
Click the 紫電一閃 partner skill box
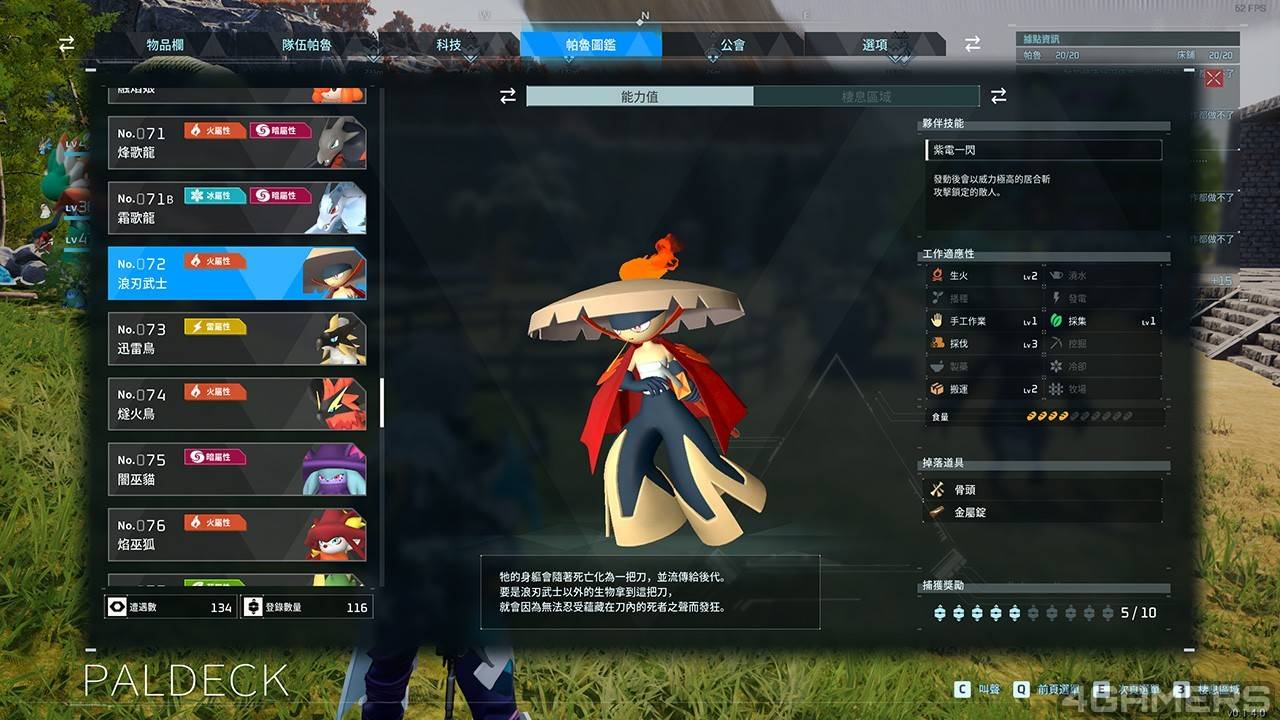click(1043, 150)
